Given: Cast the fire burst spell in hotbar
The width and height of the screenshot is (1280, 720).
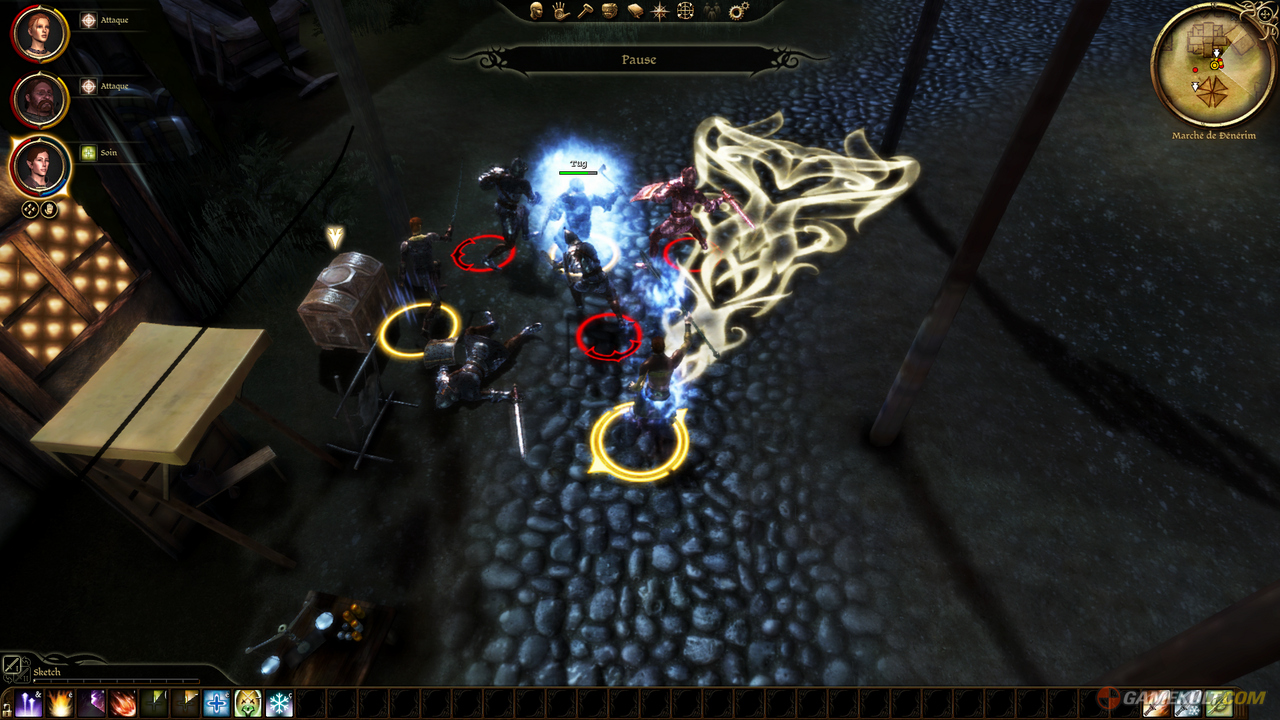Looking at the screenshot, I should coord(60,703).
